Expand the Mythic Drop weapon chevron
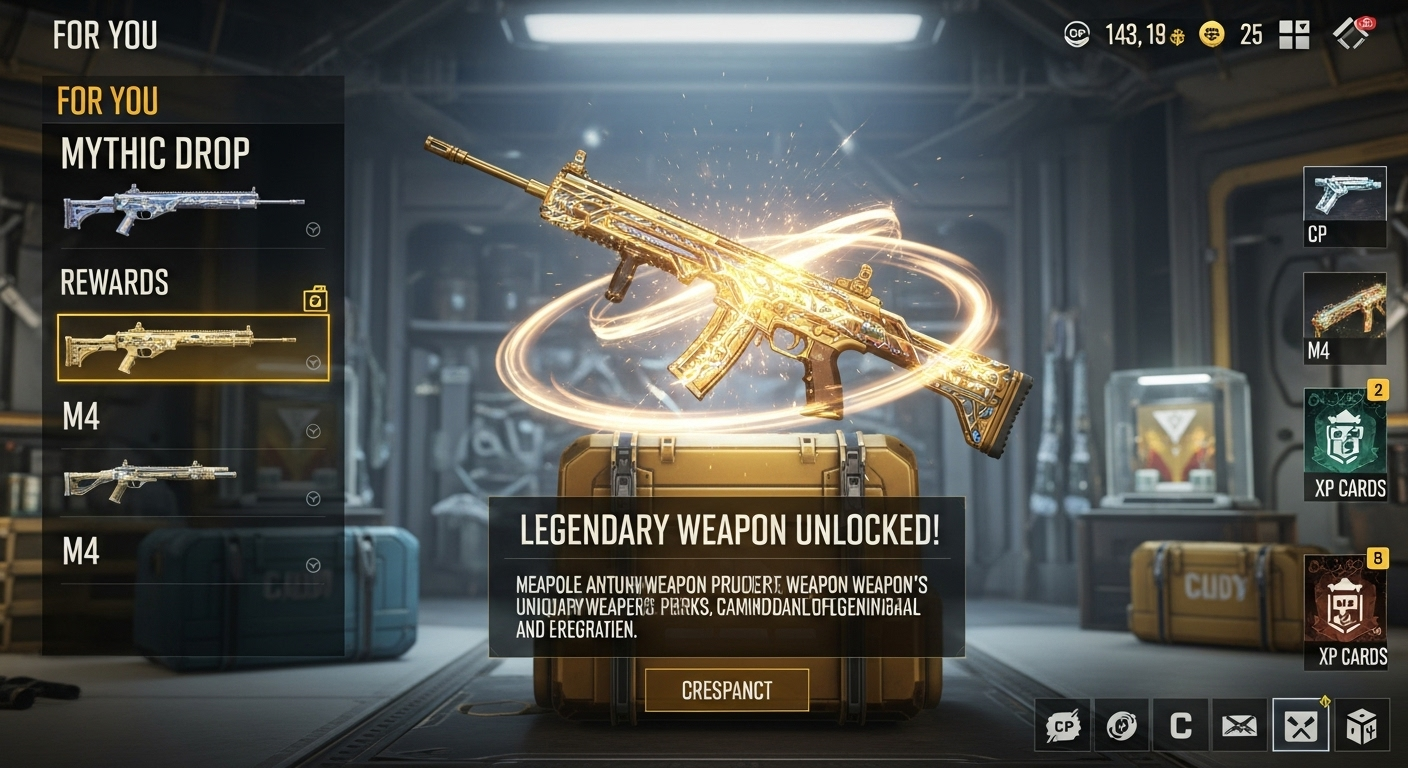Image resolution: width=1408 pixels, height=768 pixels. (313, 230)
